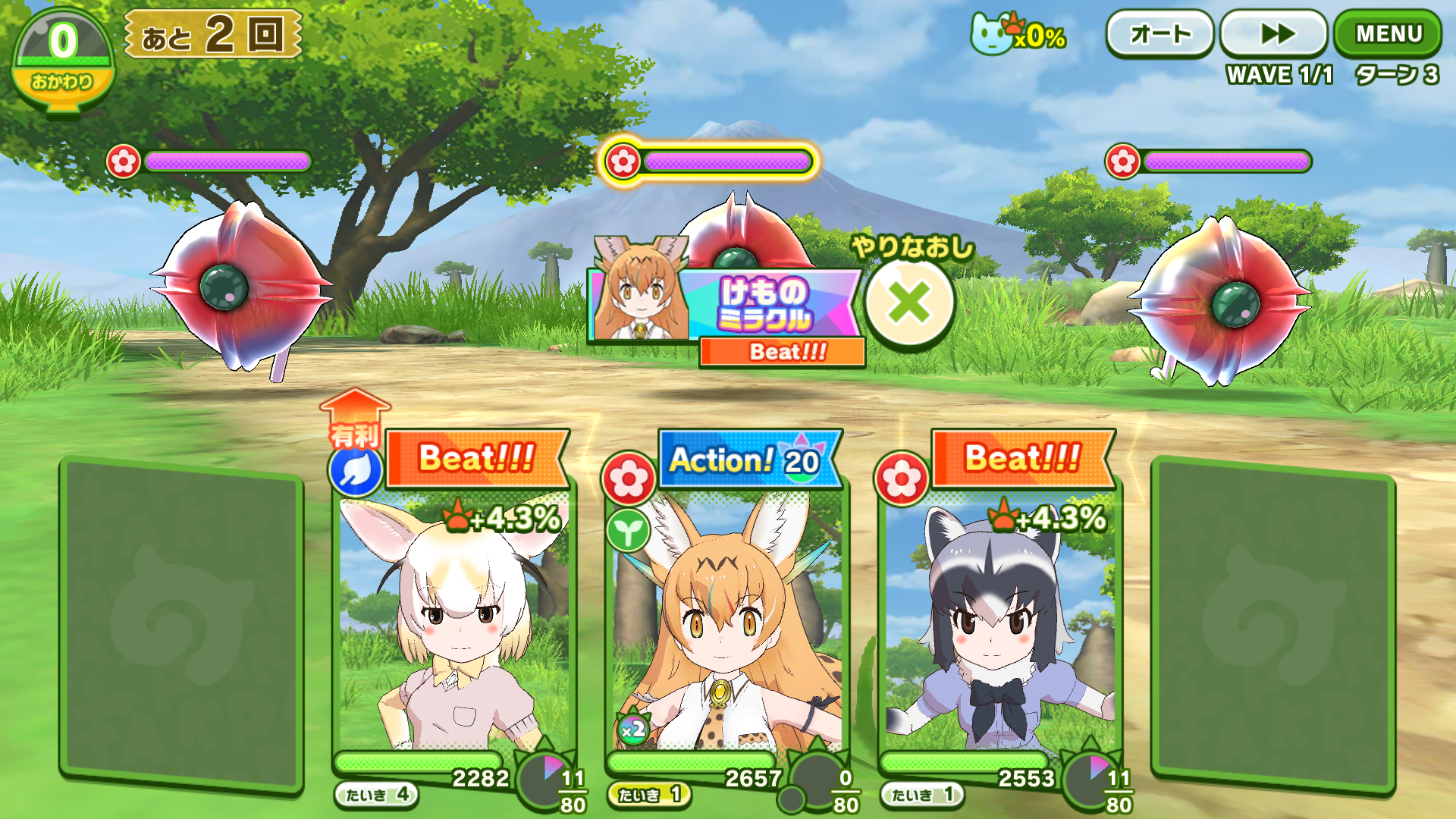This screenshot has width=1456, height=819.
Task: Tap the たいき 4 standby label
Action: point(377,795)
